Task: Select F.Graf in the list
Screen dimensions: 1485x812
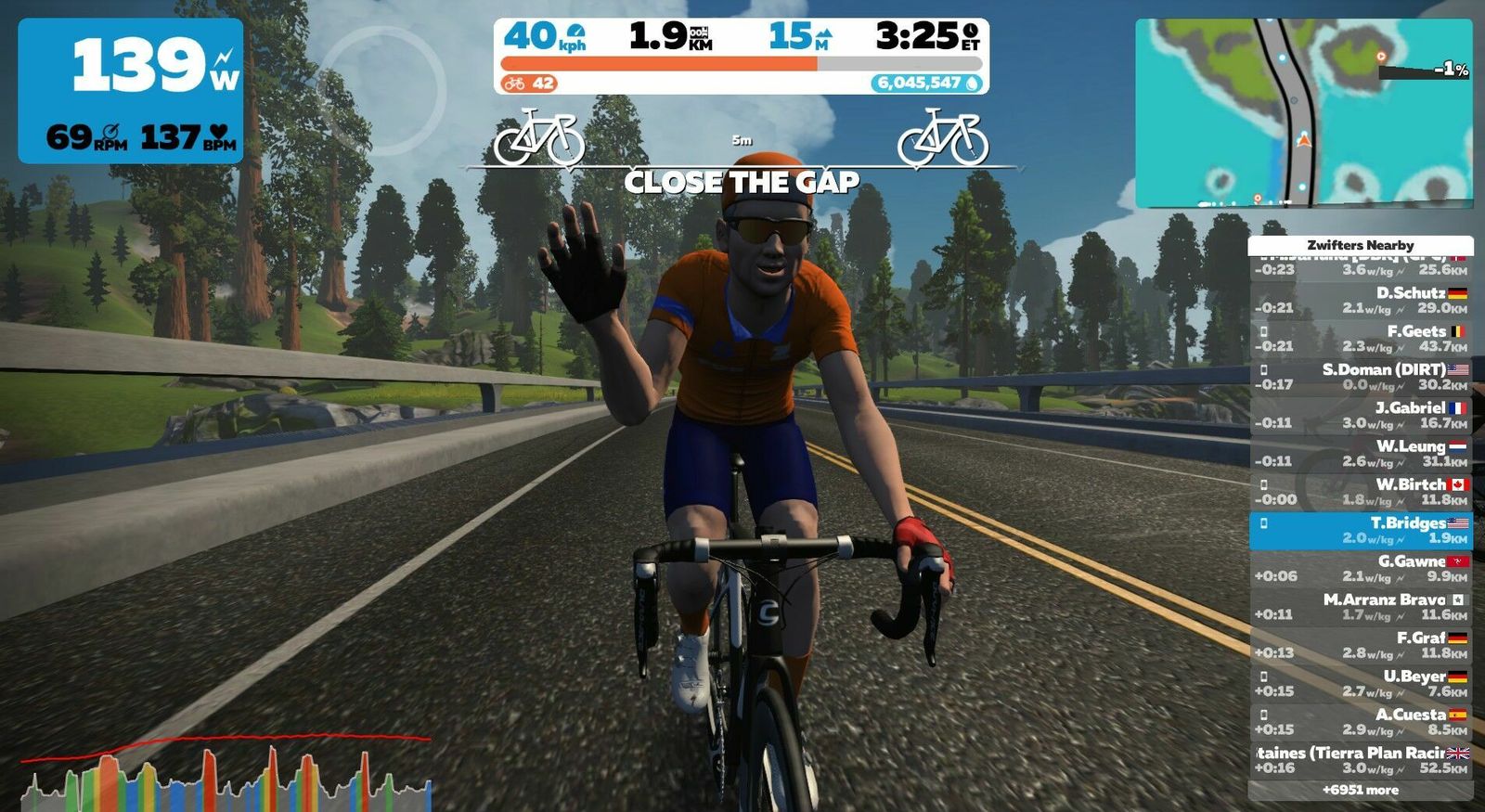Action: point(1361,645)
